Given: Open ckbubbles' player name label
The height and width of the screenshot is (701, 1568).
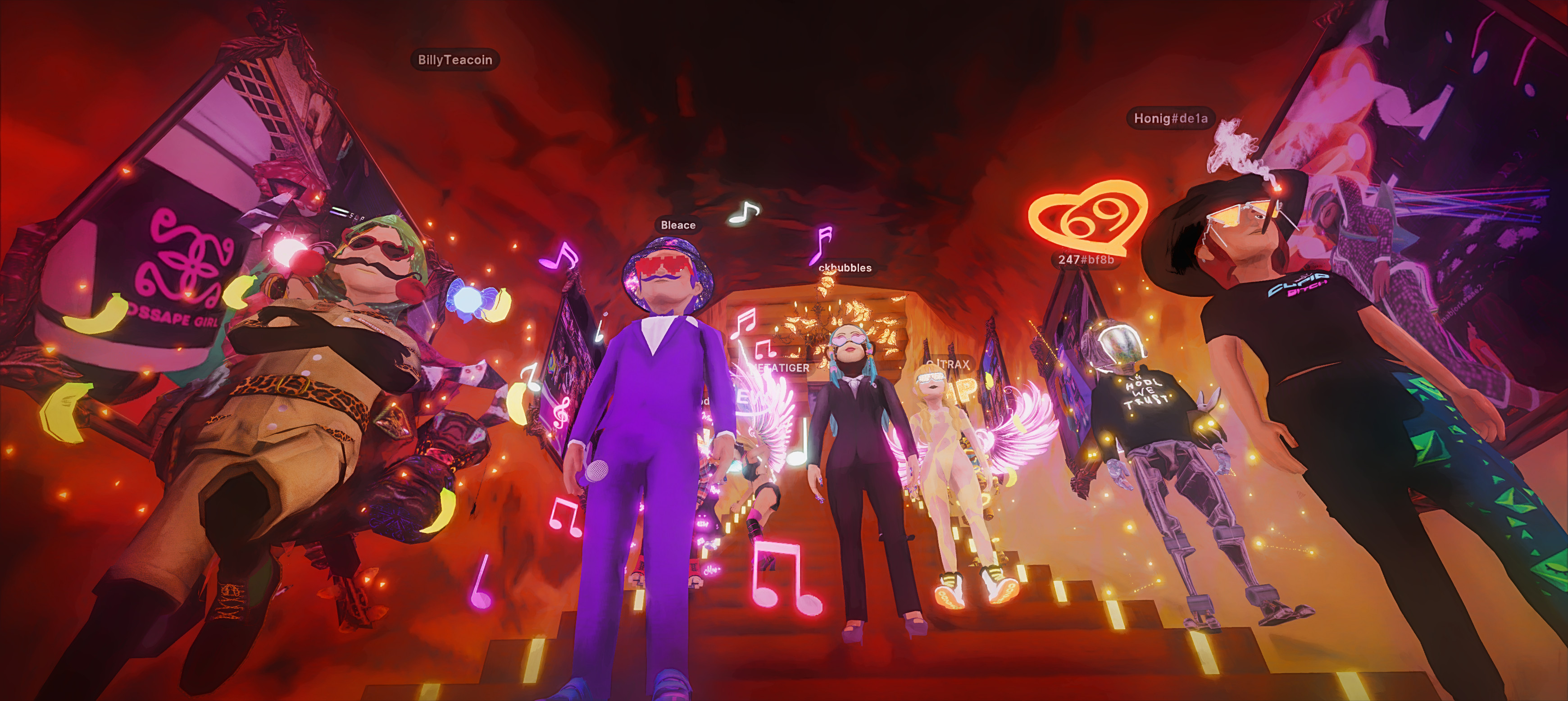Looking at the screenshot, I should [x=845, y=268].
